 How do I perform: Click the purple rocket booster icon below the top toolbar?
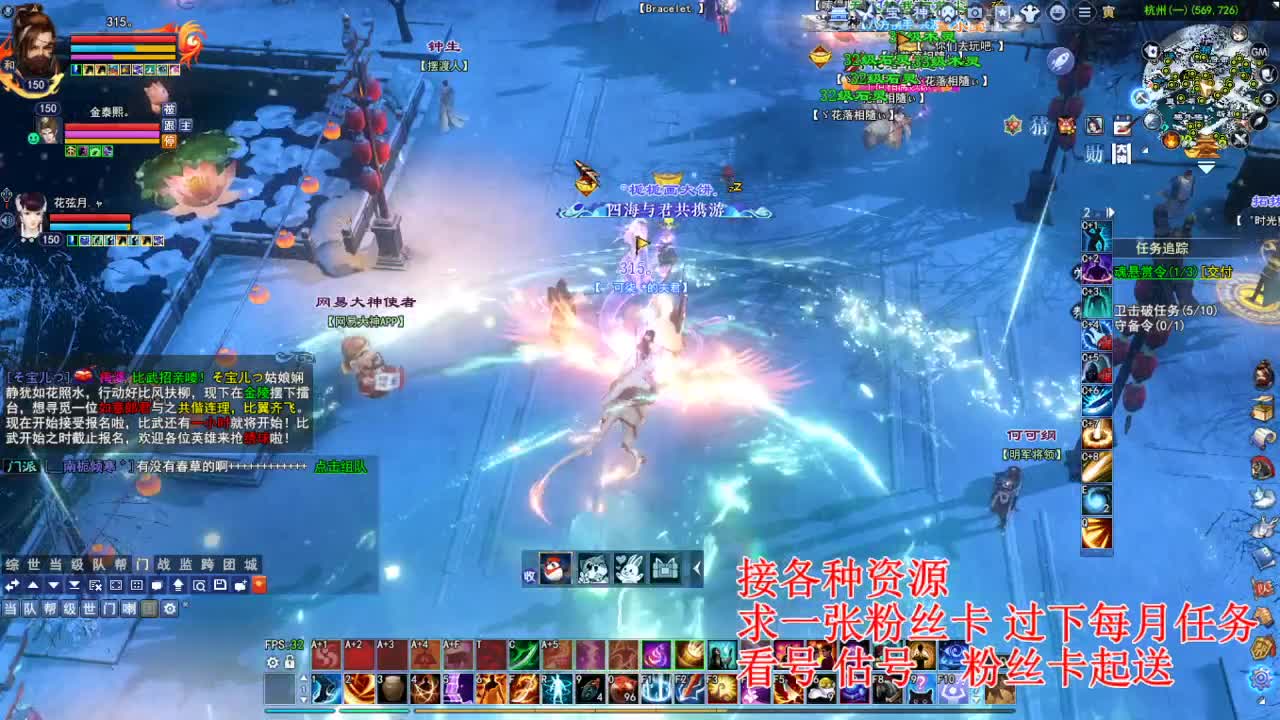pos(1059,60)
